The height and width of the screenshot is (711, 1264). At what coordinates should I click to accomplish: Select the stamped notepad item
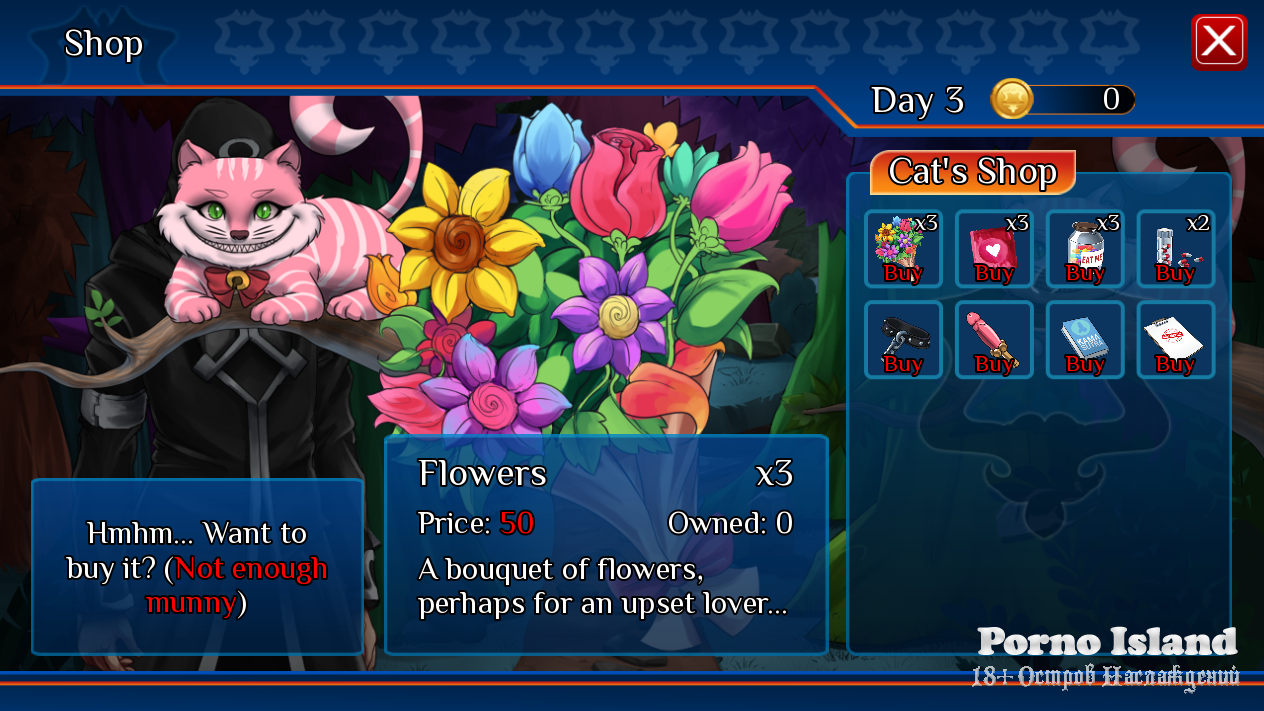coord(1176,341)
